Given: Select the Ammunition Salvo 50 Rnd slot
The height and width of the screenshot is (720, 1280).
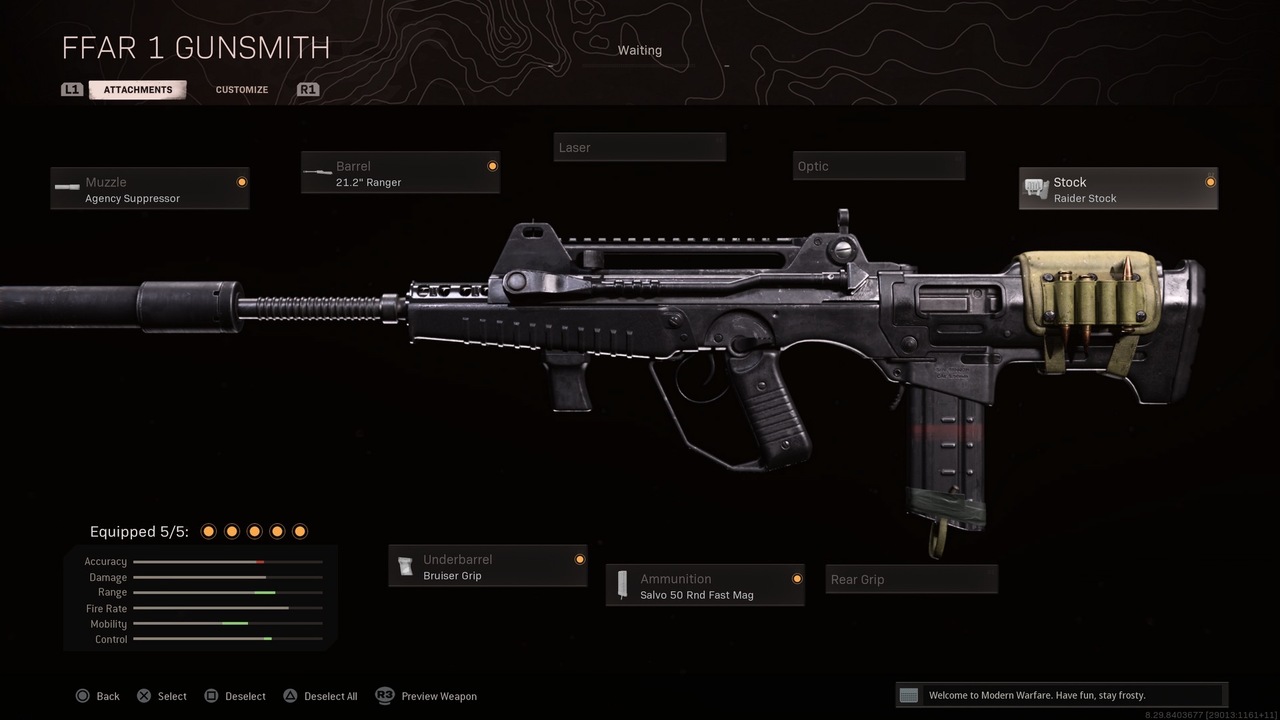Looking at the screenshot, I should [x=705, y=586].
